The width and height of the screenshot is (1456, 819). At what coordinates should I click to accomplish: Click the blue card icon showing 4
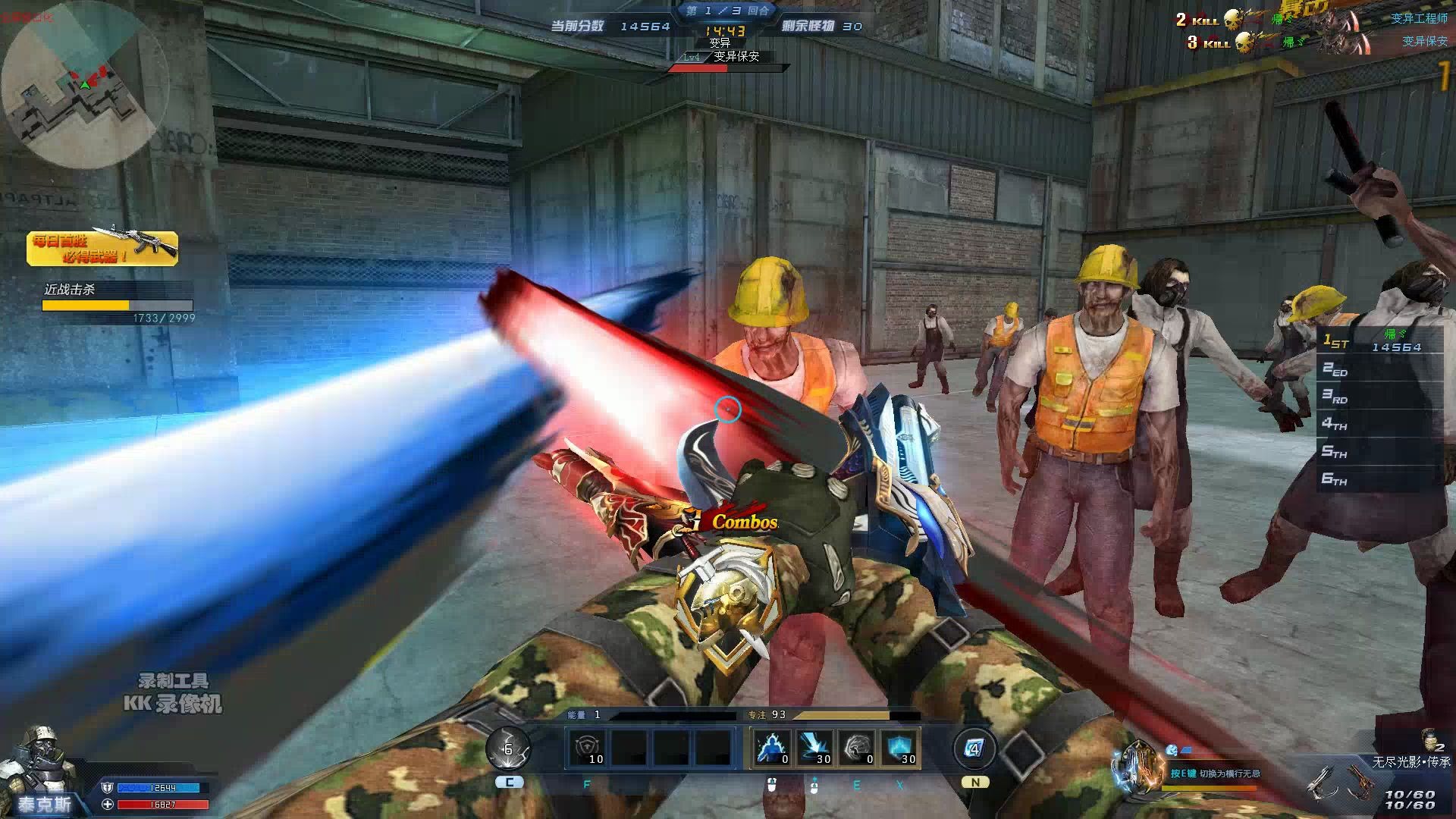(974, 749)
